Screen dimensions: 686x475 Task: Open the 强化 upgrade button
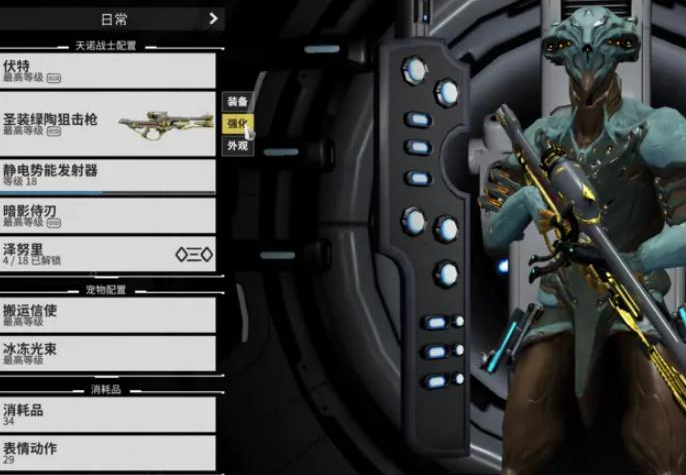237,124
